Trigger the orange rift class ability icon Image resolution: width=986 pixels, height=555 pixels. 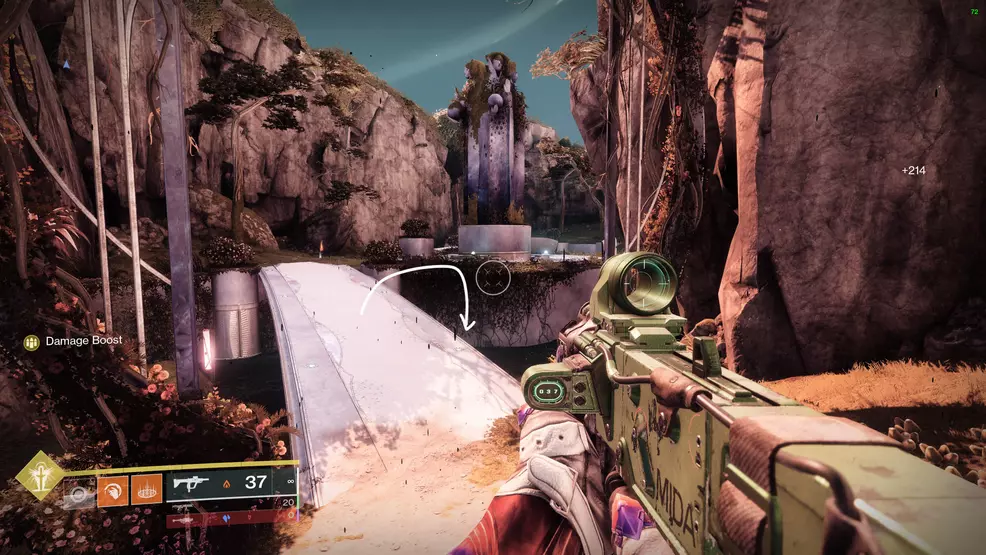click(146, 489)
